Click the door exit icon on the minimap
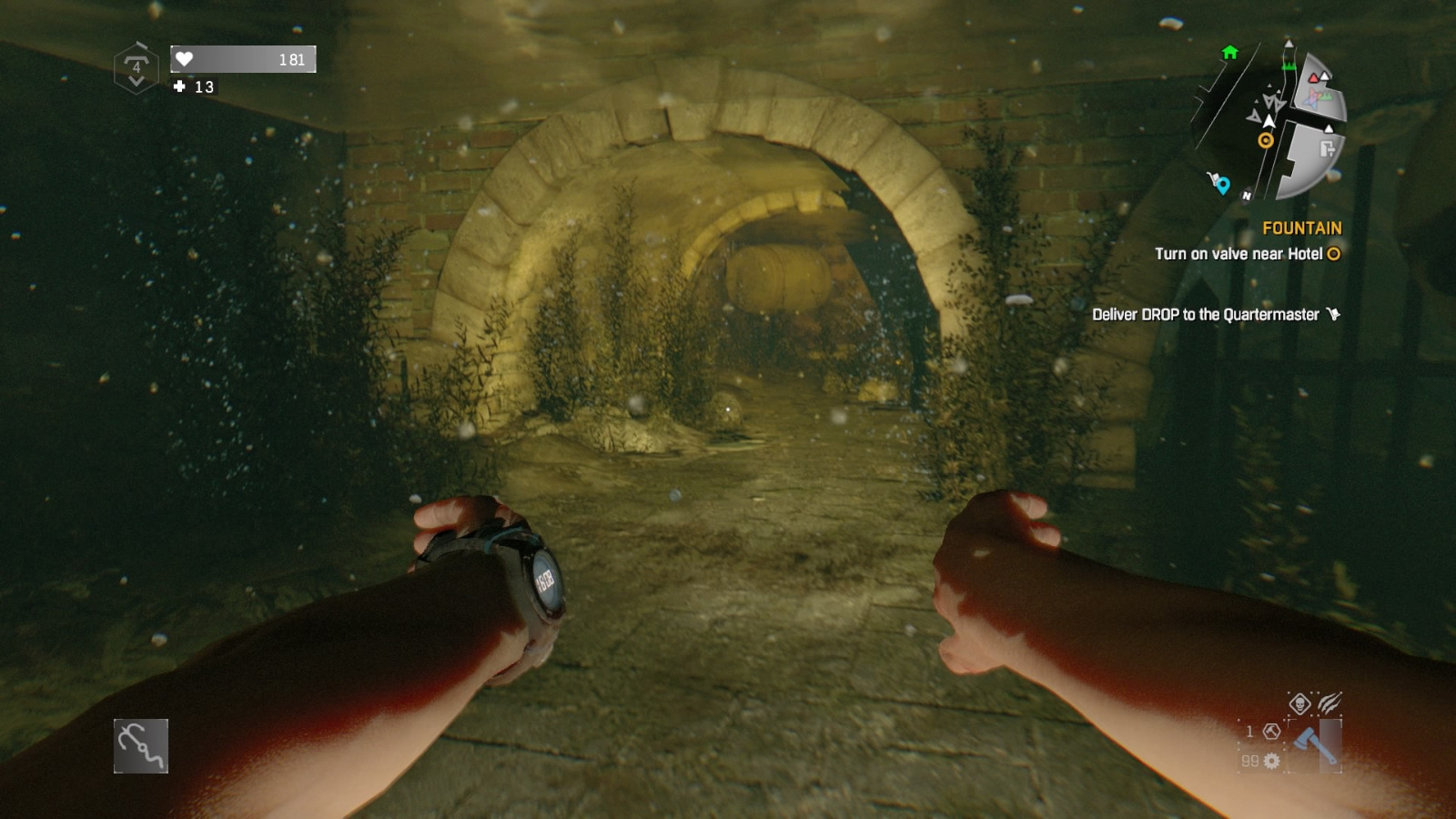 point(1327,149)
